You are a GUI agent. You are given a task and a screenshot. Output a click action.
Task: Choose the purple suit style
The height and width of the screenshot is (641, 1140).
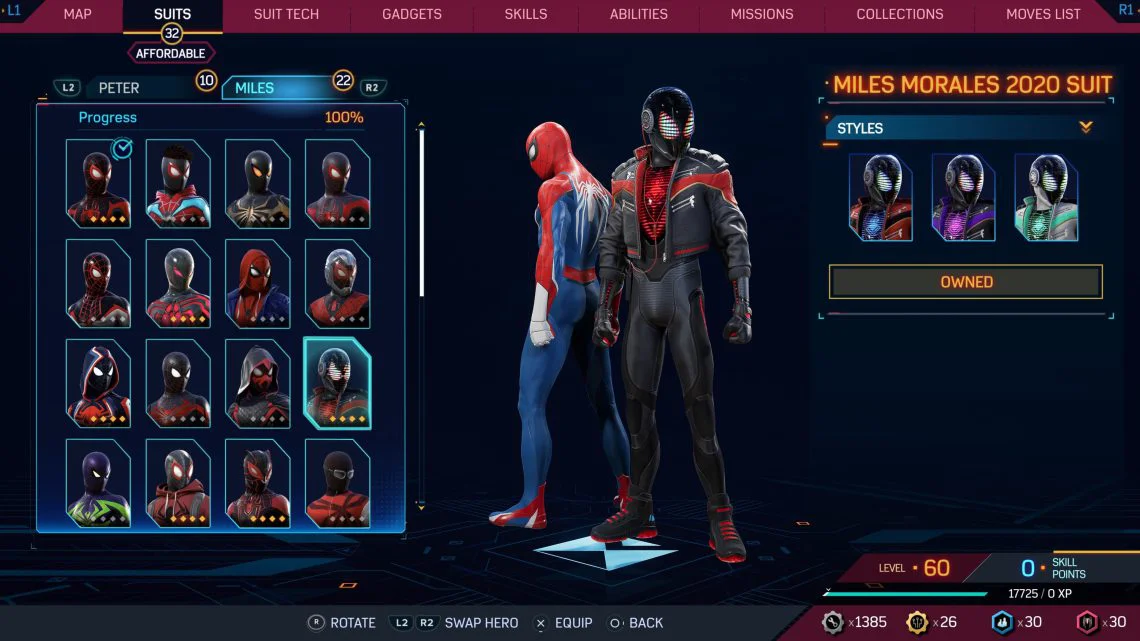tap(963, 197)
